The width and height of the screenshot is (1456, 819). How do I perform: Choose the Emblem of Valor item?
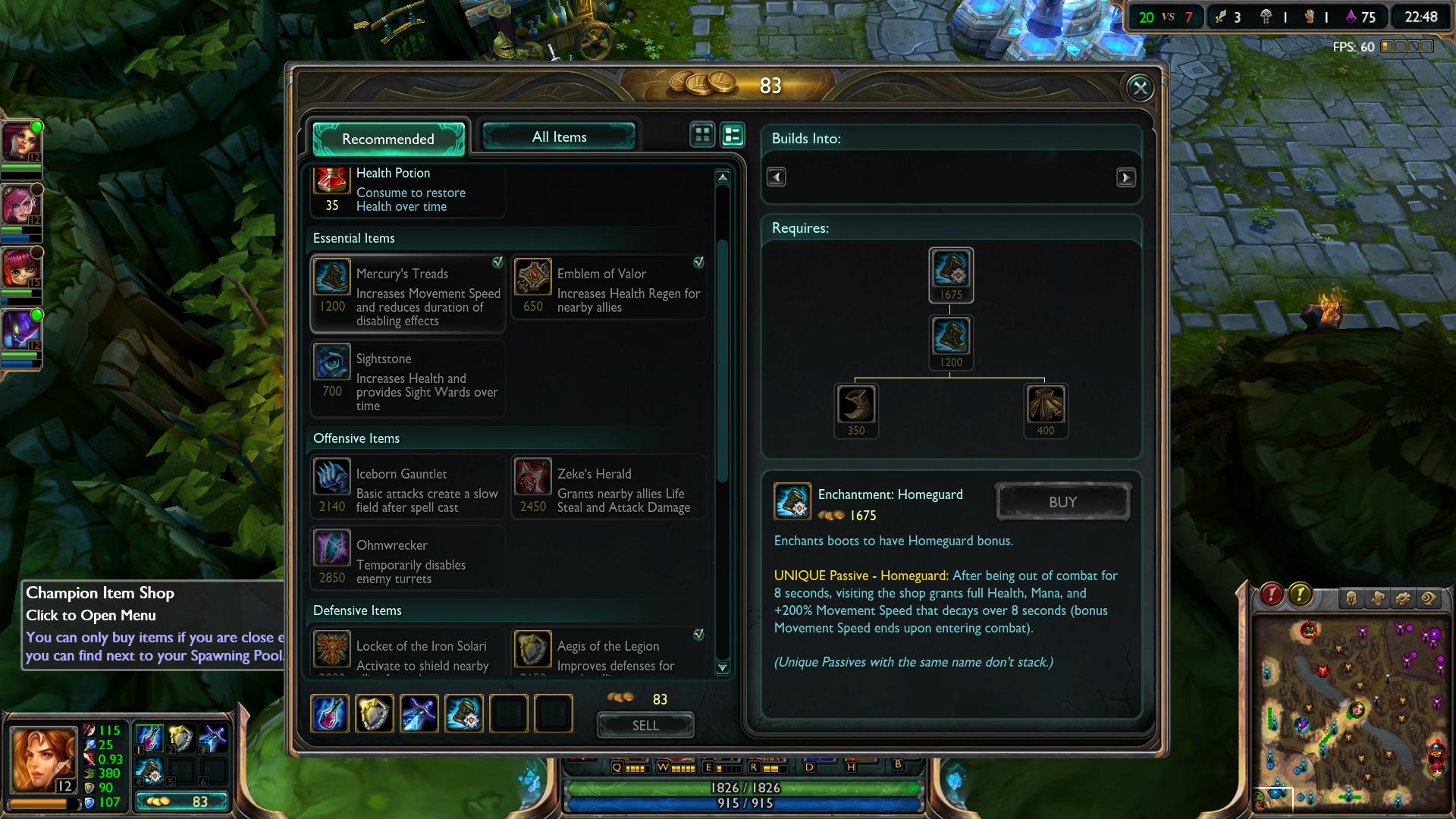click(x=609, y=288)
